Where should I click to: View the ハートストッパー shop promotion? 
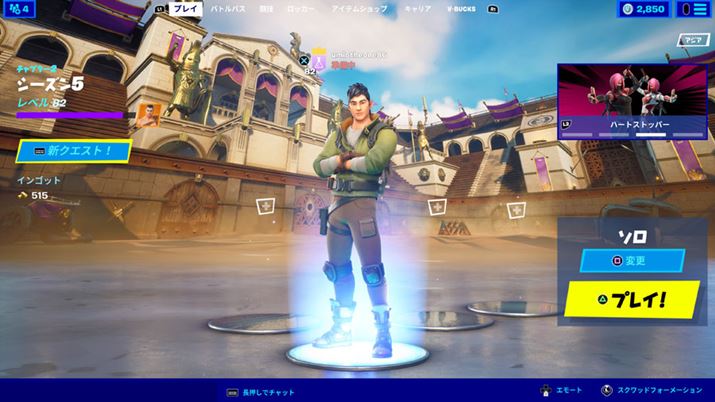(634, 101)
